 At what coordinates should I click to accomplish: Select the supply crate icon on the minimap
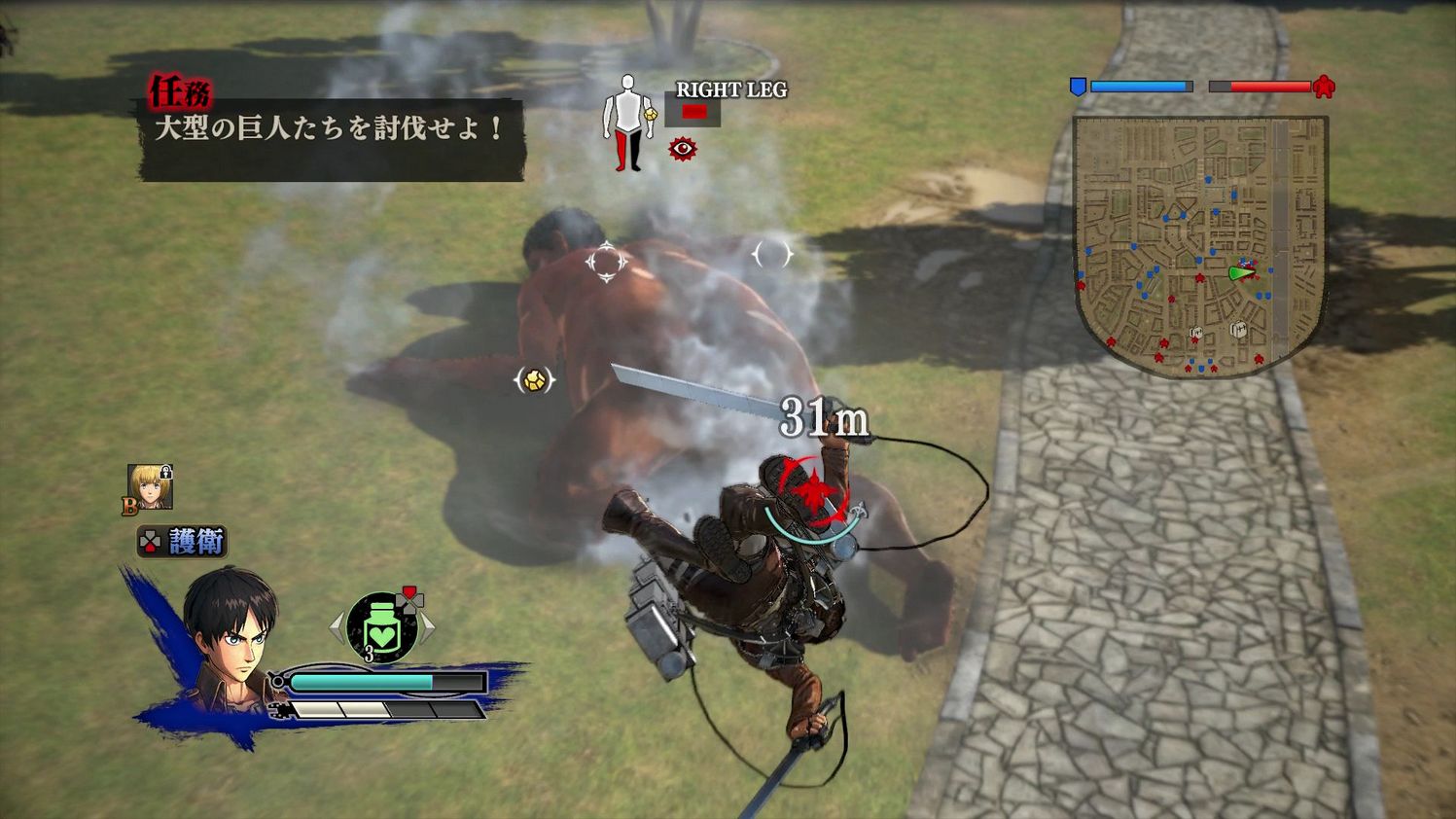click(1239, 330)
